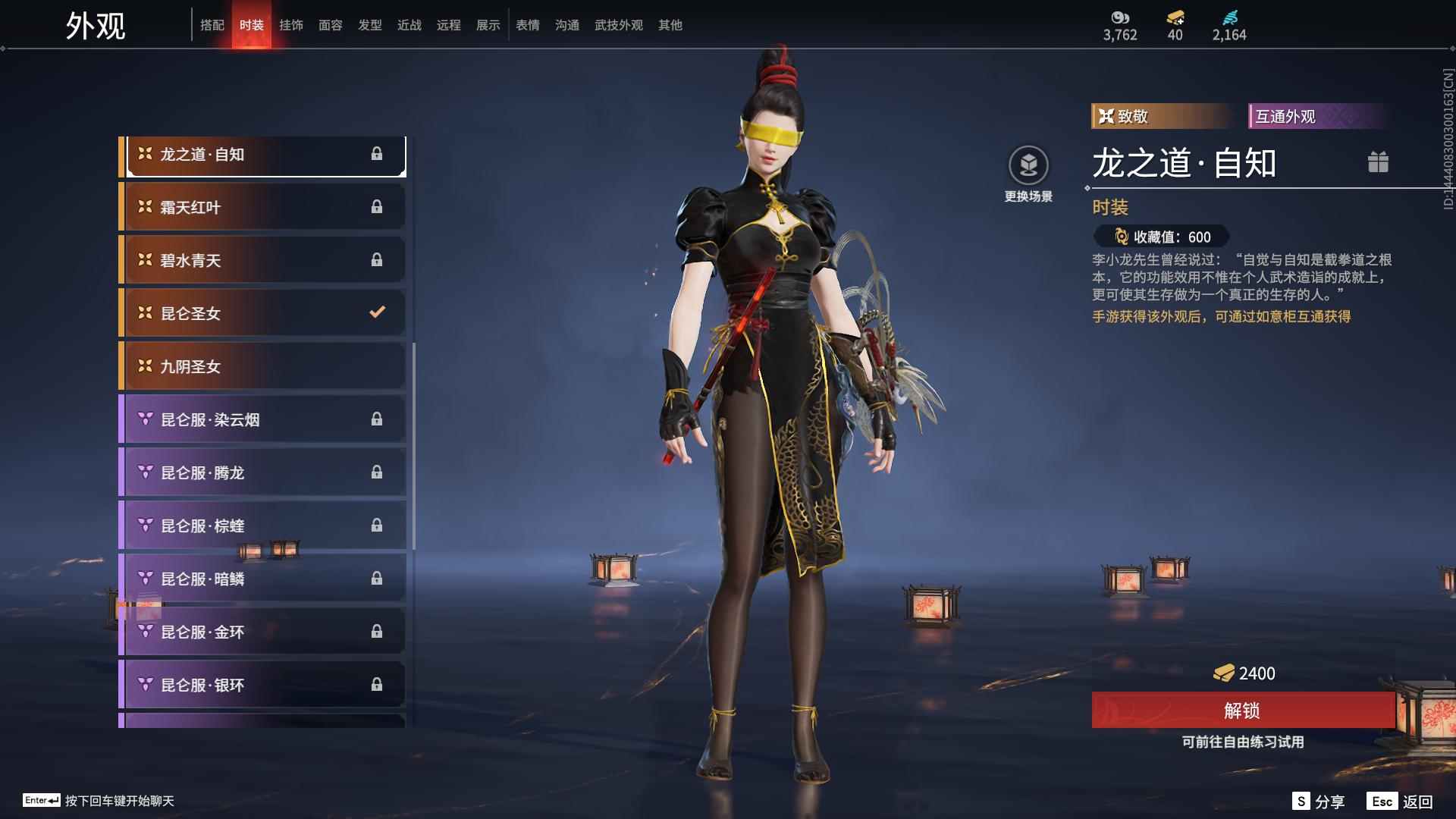Preview the 昆仑服·染云烟 outfit
1456x819 pixels.
pyautogui.click(x=262, y=419)
